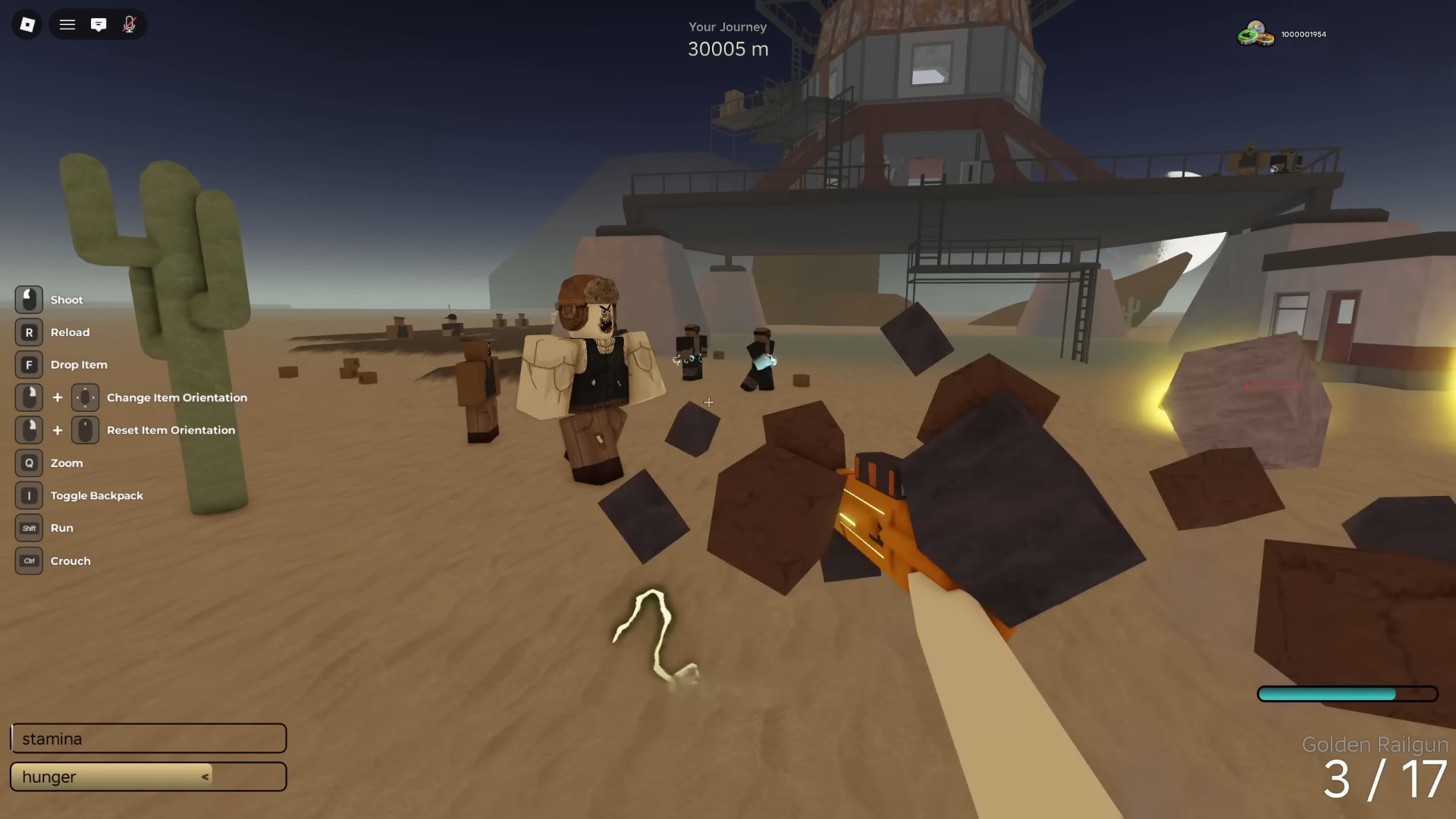Toggle Backpack using the I key hint
1456x819 pixels.
(x=29, y=495)
